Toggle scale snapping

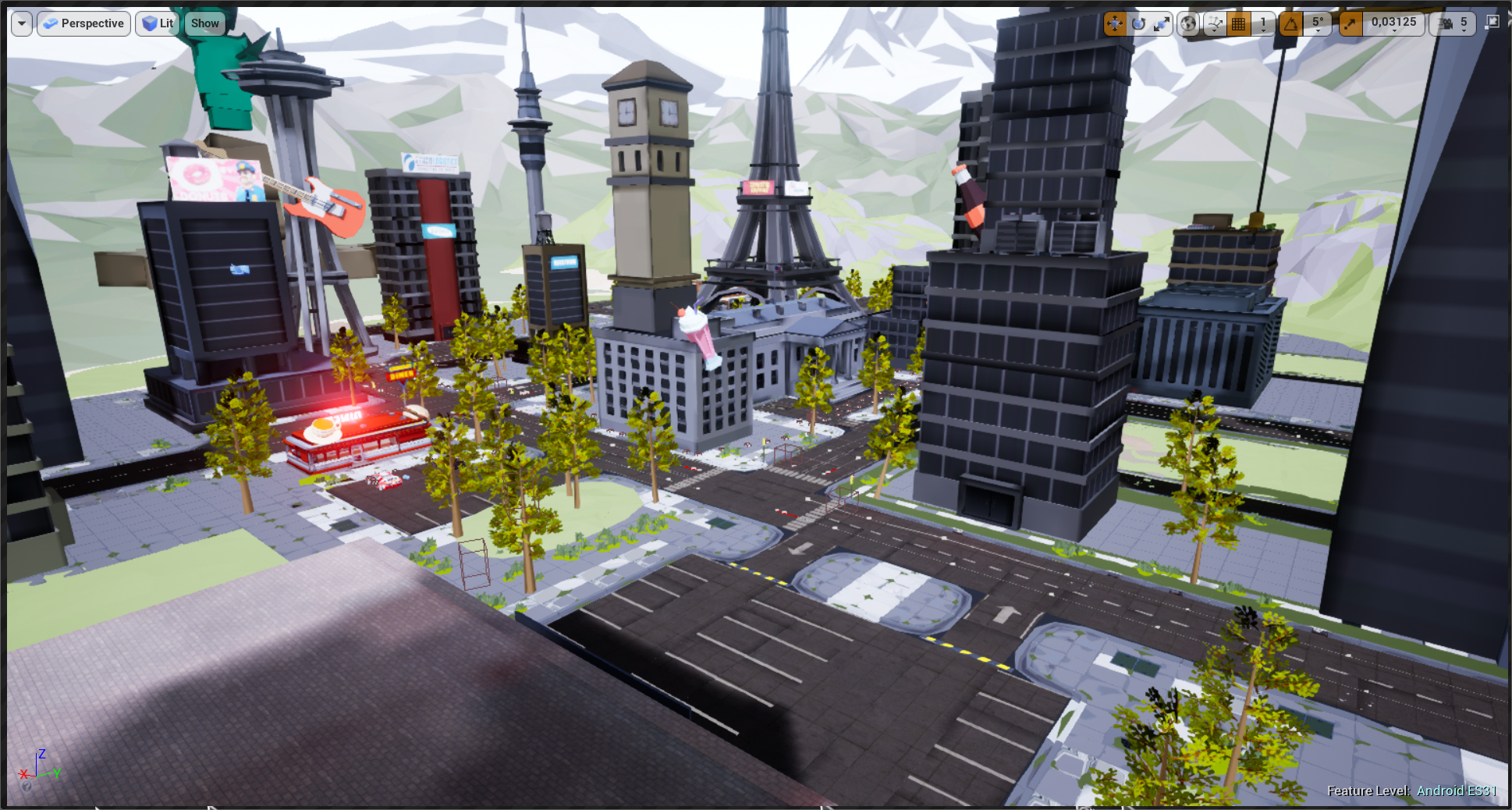1352,22
